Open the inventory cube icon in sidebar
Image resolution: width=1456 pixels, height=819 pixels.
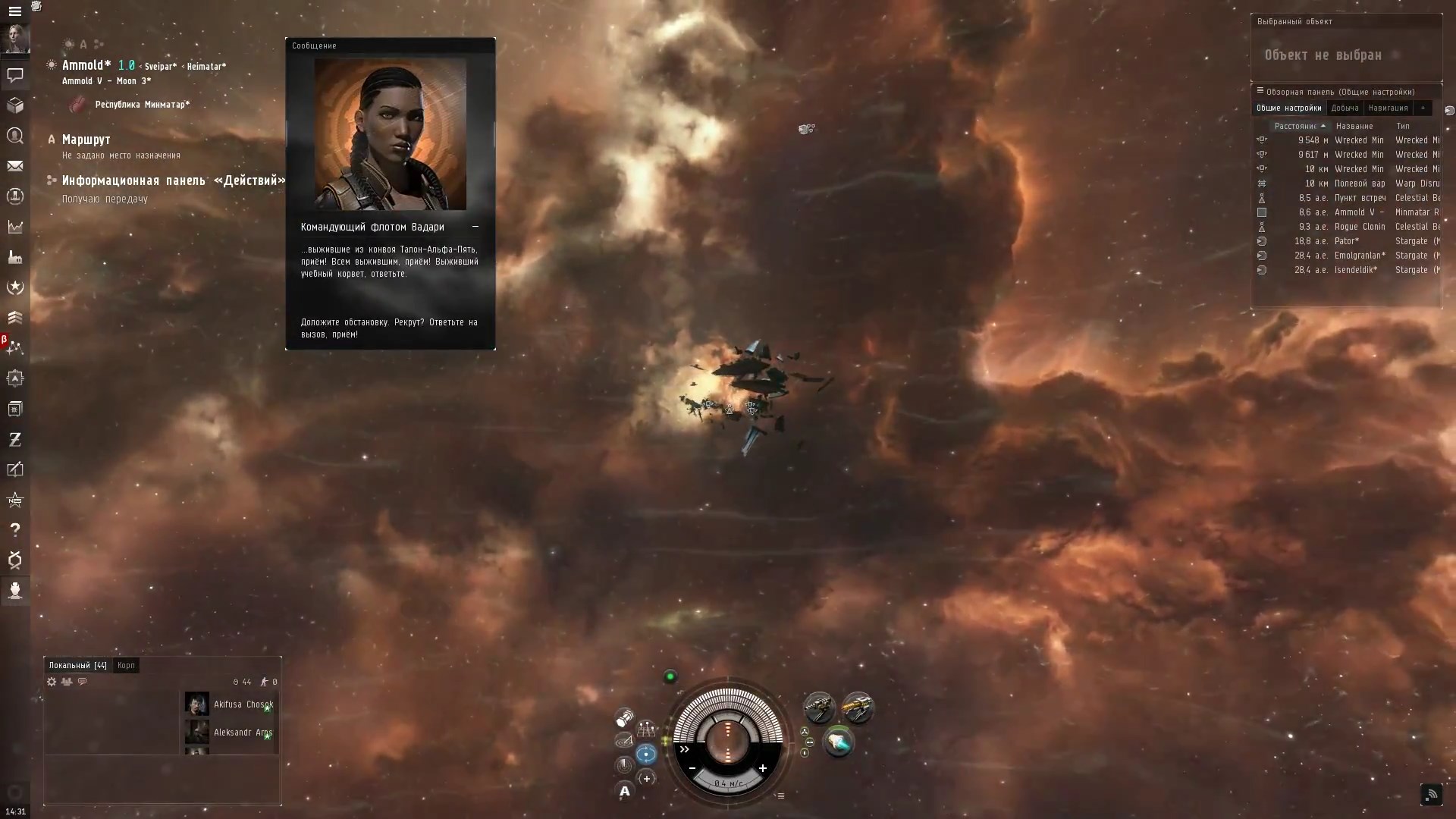point(15,105)
